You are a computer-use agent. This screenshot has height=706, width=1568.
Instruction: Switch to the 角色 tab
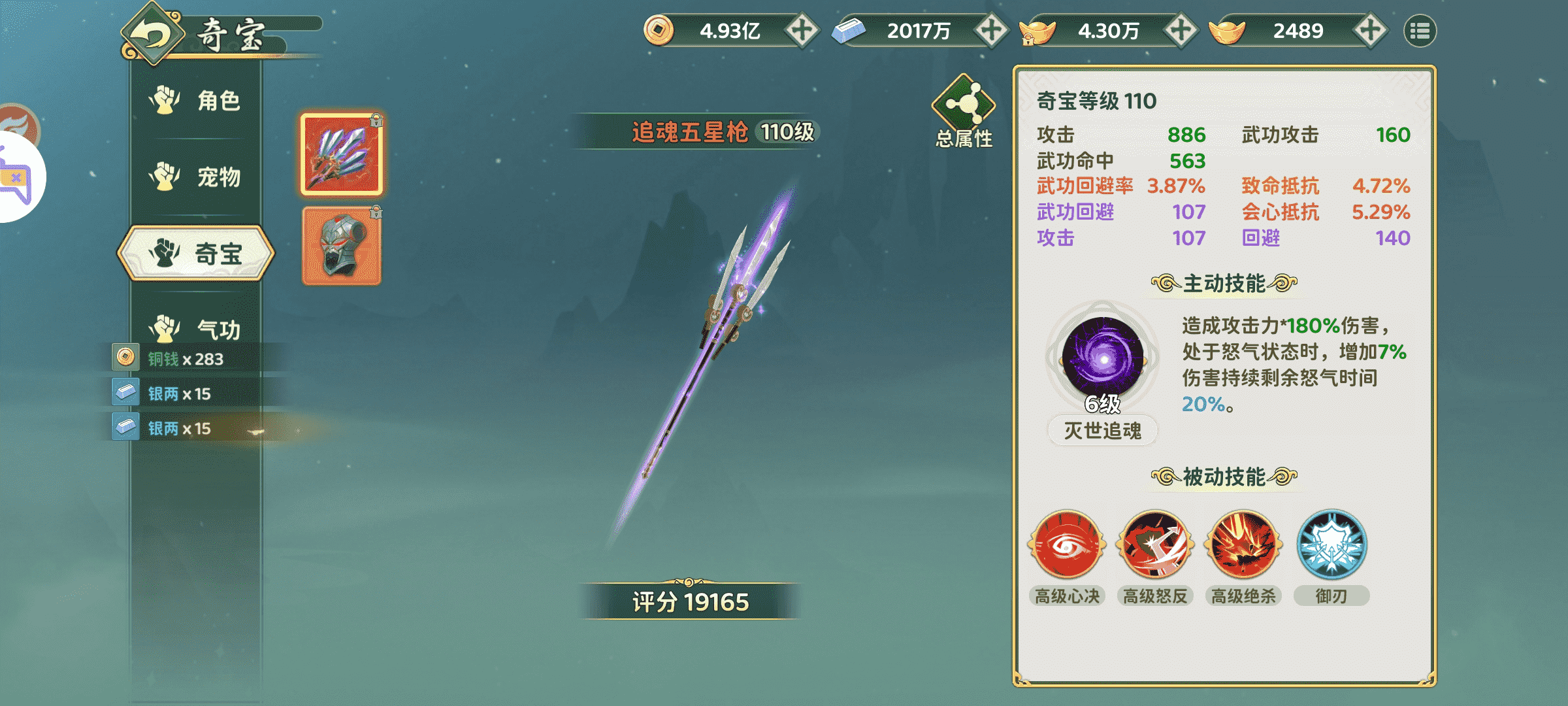(x=196, y=101)
